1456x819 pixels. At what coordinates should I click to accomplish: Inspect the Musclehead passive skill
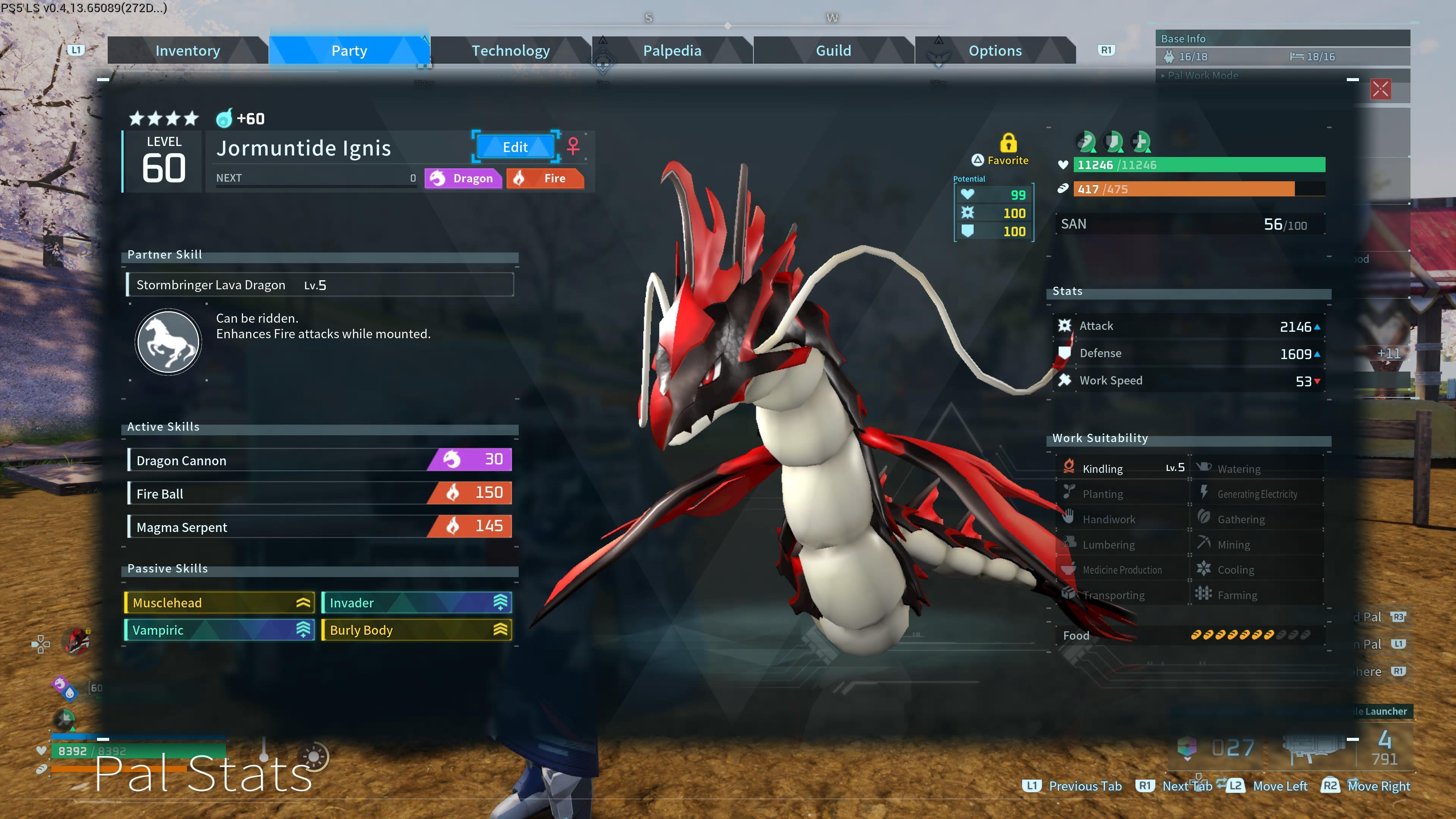[x=219, y=602]
